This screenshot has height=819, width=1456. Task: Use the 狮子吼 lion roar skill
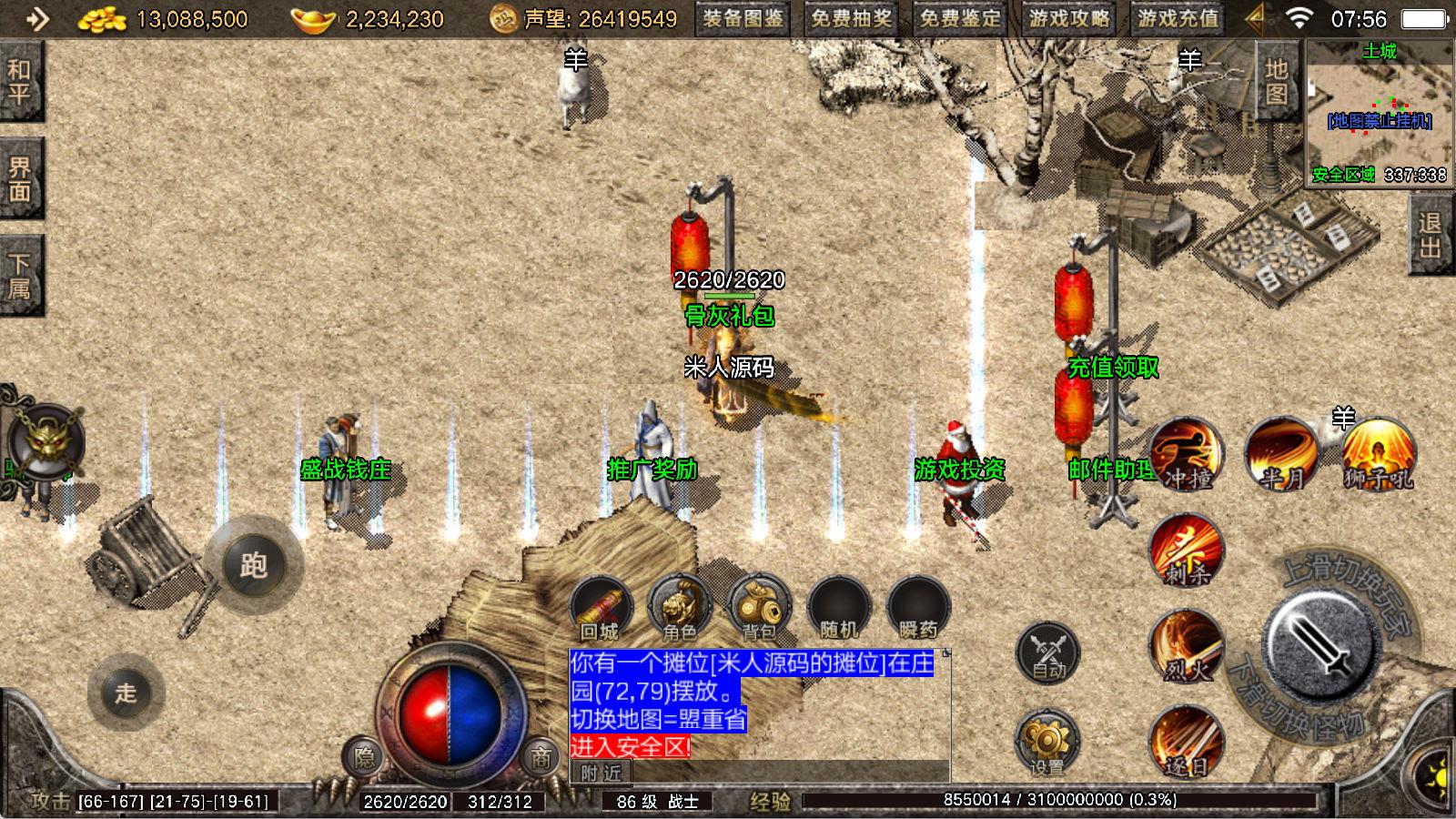(1379, 454)
